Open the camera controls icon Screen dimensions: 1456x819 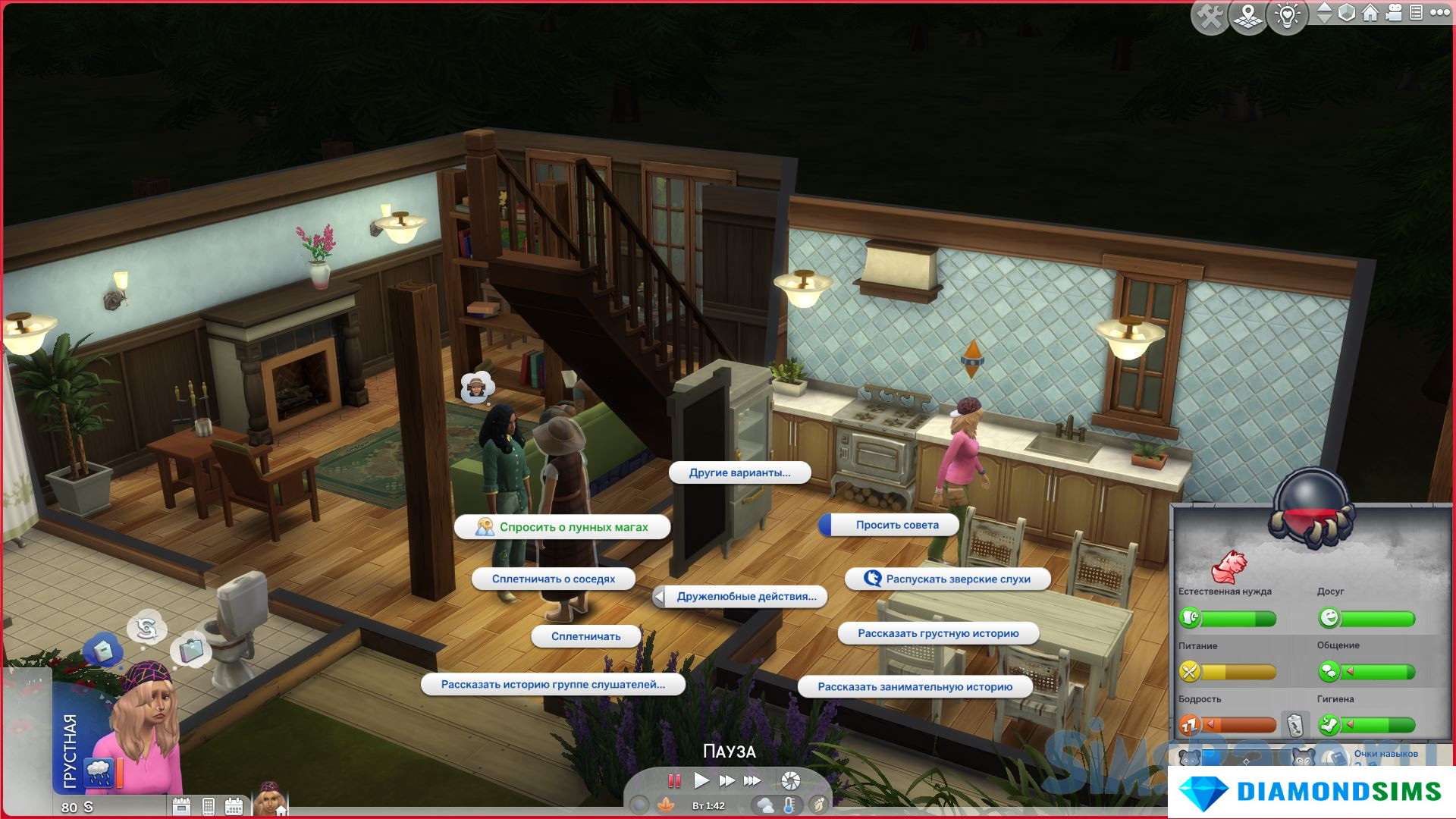pos(1394,13)
